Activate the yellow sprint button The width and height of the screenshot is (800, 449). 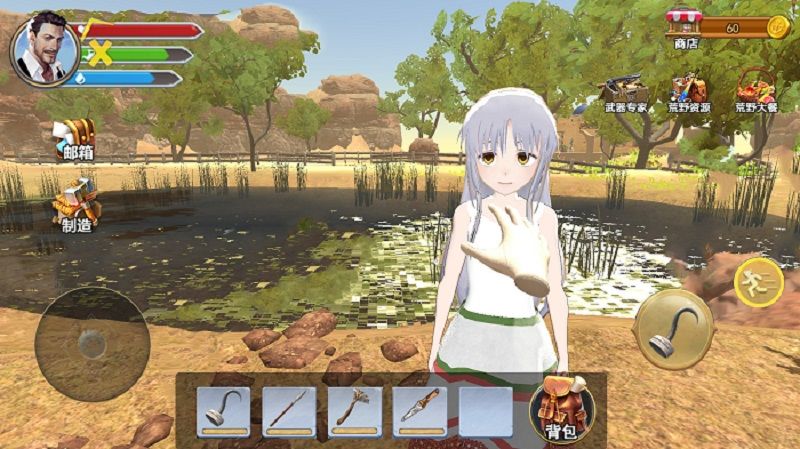pos(757,282)
